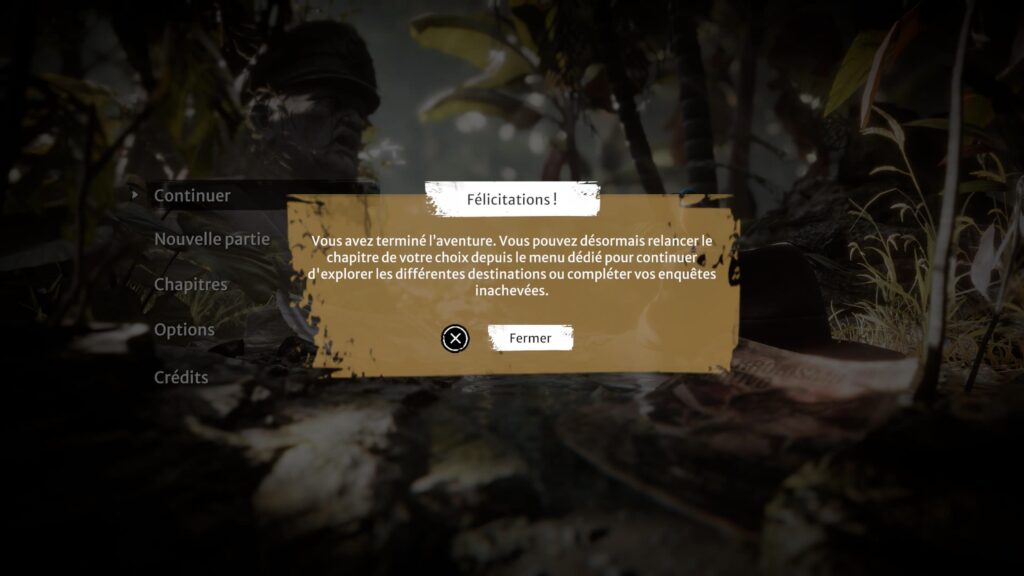Image resolution: width=1024 pixels, height=576 pixels.
Task: Start a Nouvelle partie
Action: tap(211, 239)
